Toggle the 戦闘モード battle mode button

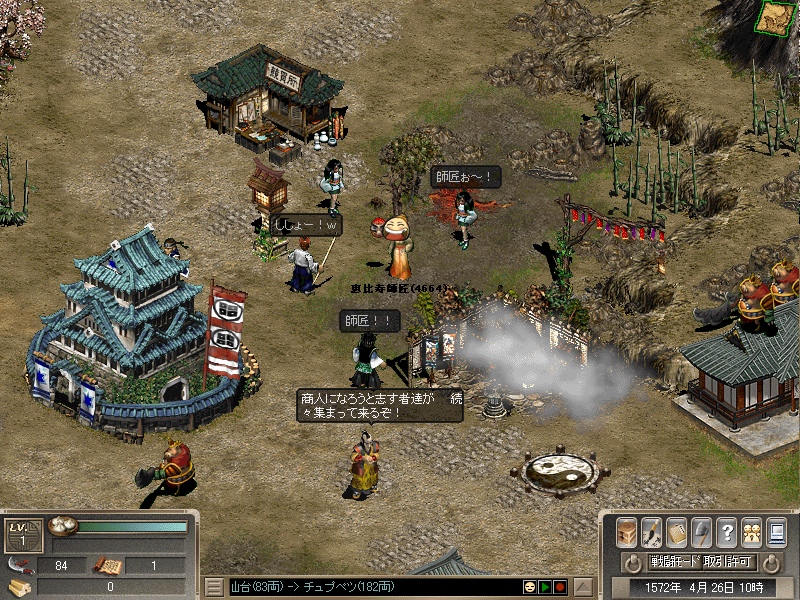(675, 562)
